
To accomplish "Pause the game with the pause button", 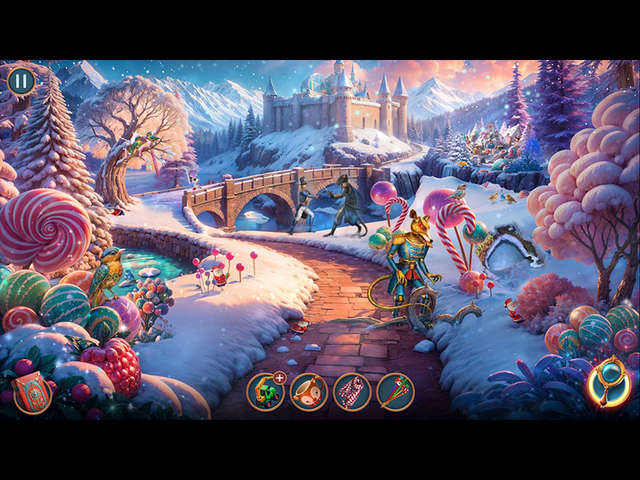I will [x=20, y=81].
